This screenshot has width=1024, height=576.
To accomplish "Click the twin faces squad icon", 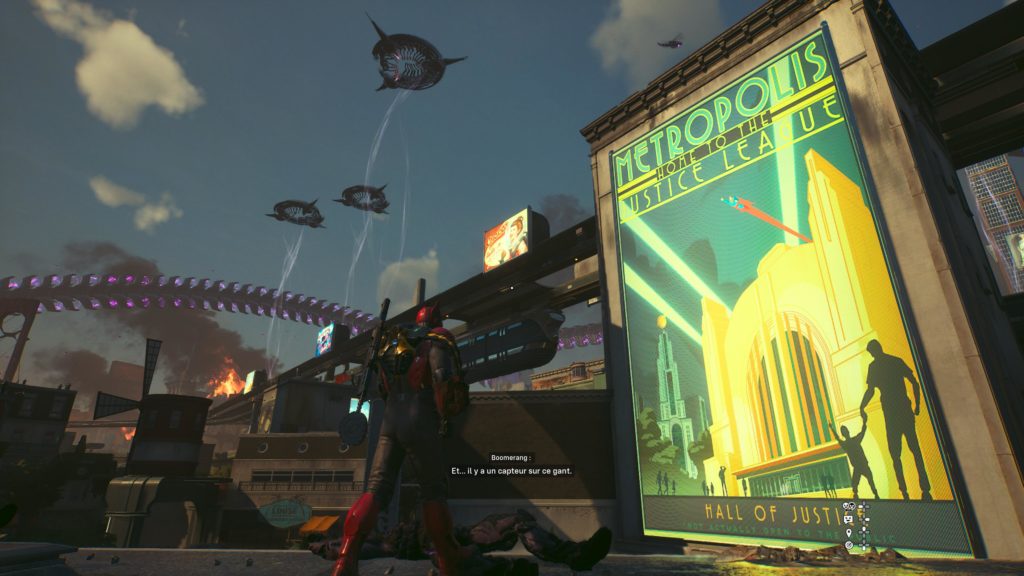I will (x=849, y=506).
